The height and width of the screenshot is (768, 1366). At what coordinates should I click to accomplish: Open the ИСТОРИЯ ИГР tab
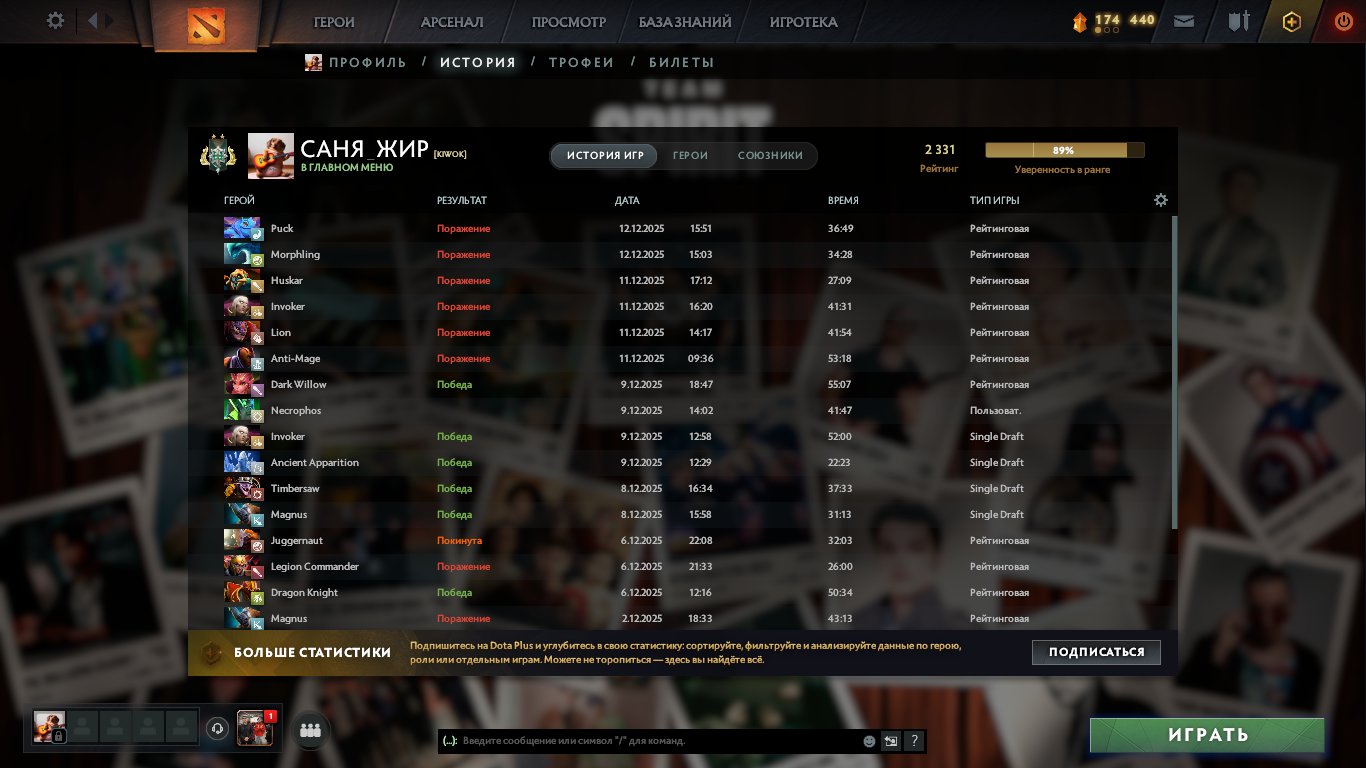tap(603, 156)
